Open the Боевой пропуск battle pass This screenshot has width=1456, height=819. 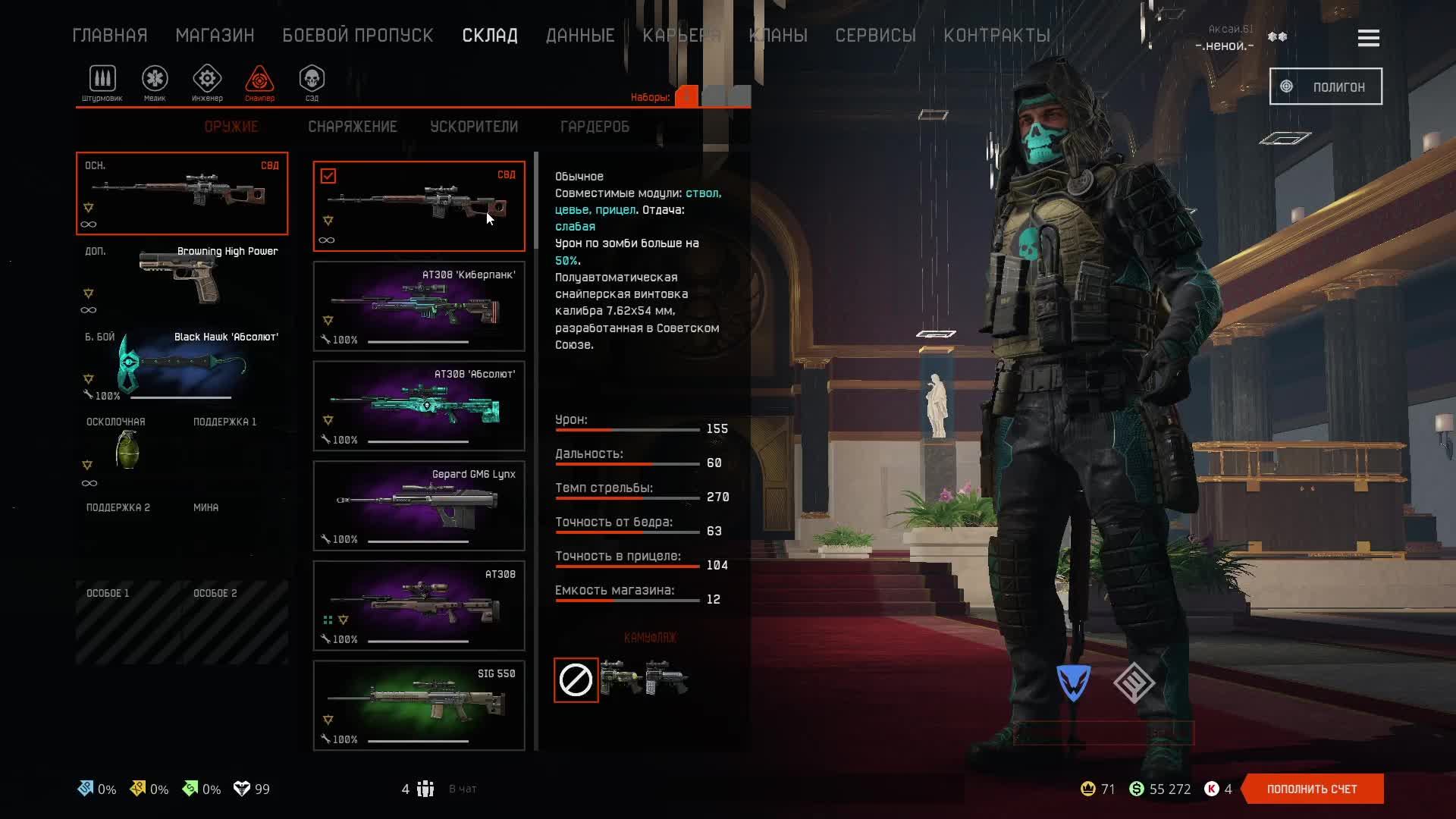[x=358, y=36]
